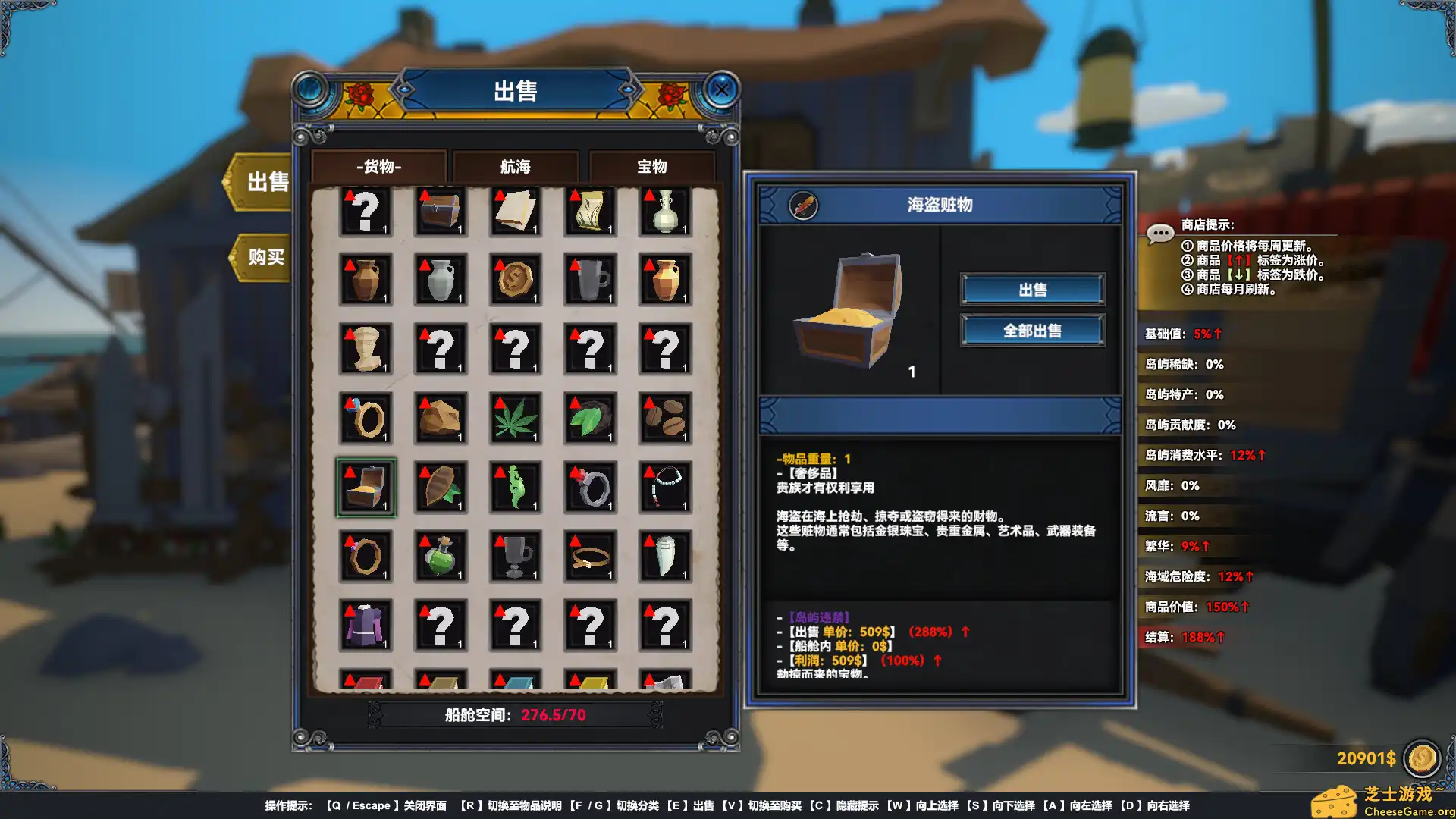Image resolution: width=1456 pixels, height=819 pixels.
Task: Switch to the 航海 tab
Action: click(516, 166)
